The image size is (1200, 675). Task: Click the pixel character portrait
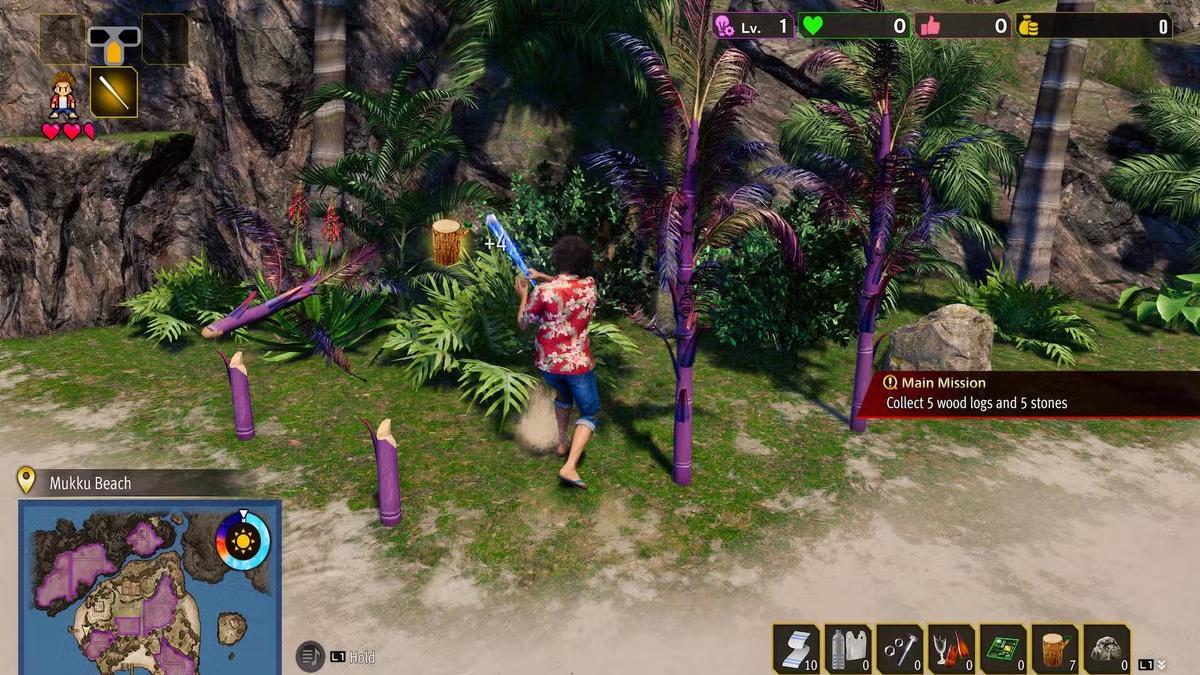tap(64, 94)
